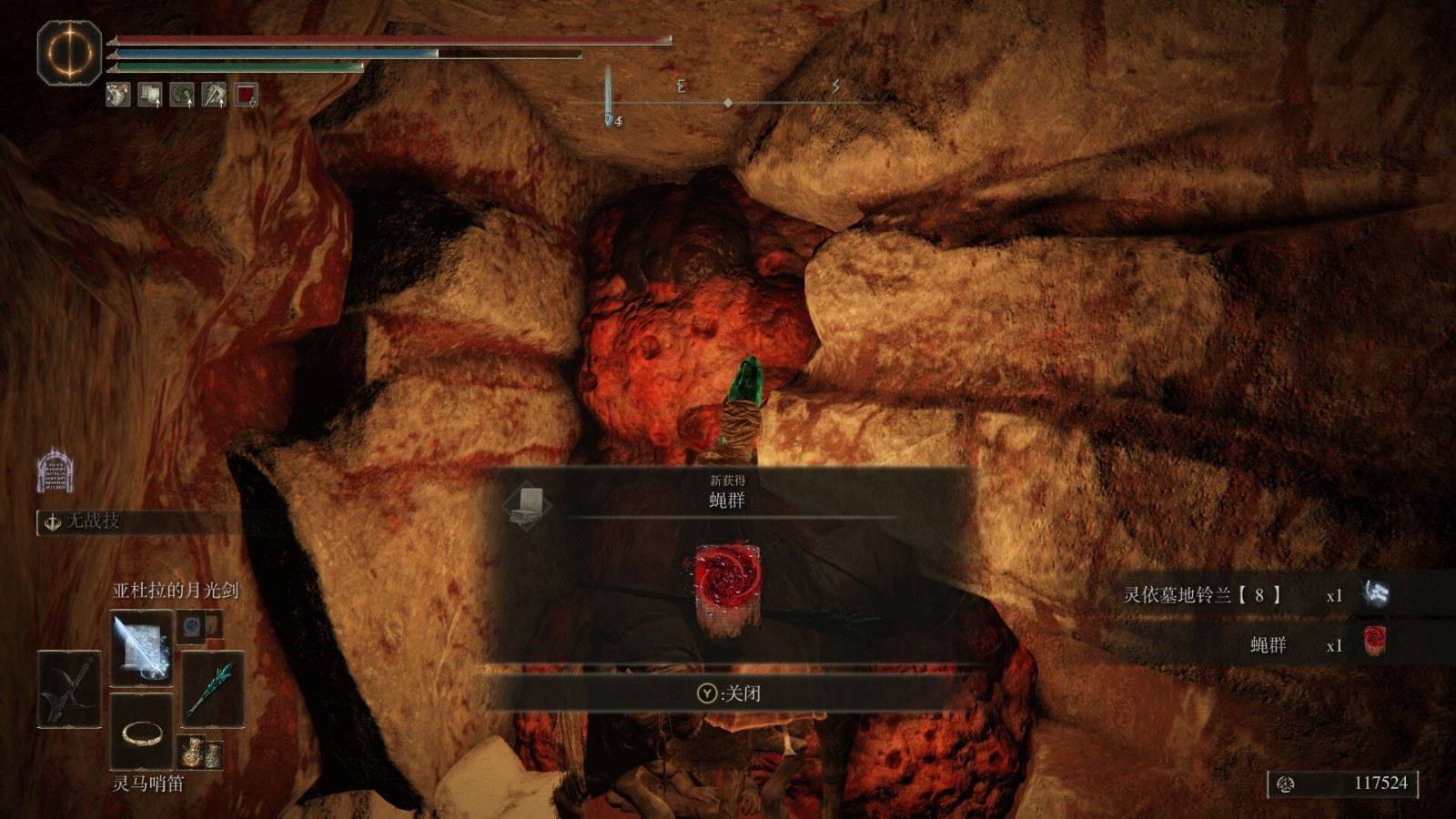Viewport: 1456px width, 819px height.
Task: Select the 灵马哨笛 gold ring item slot
Action: point(141,731)
